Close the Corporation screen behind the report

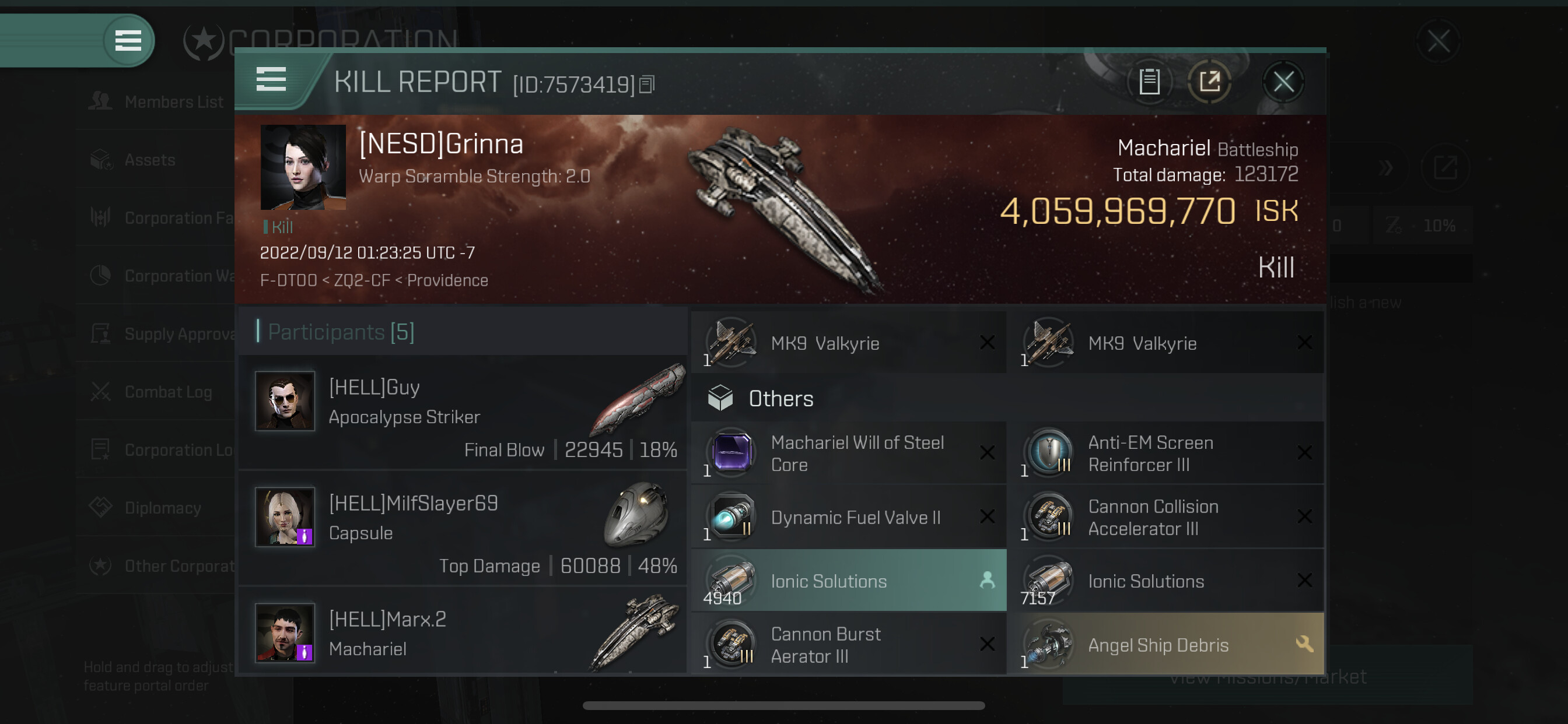[1438, 42]
